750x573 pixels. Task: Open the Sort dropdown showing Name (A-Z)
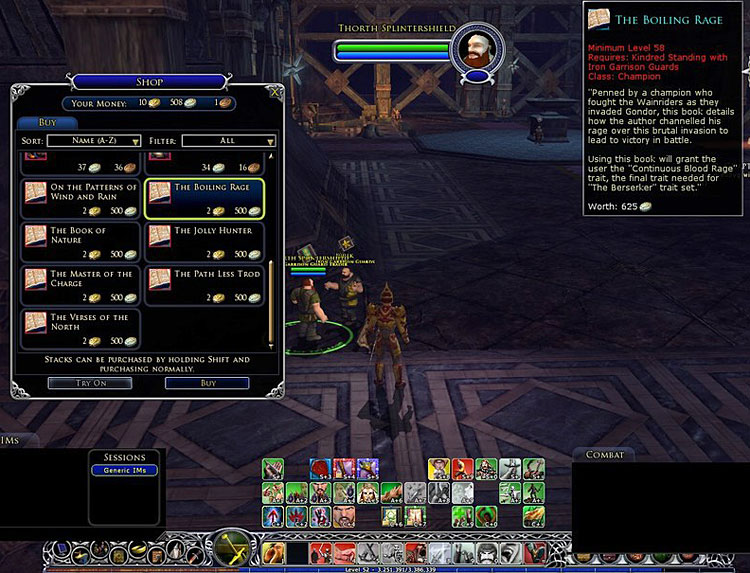(94, 142)
